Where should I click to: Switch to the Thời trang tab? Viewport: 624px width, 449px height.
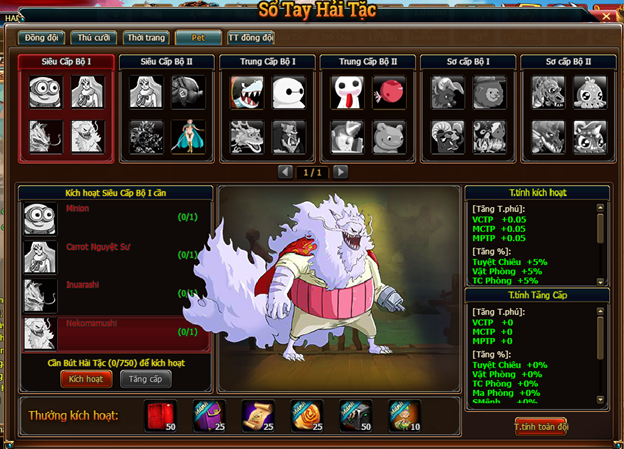[x=145, y=38]
